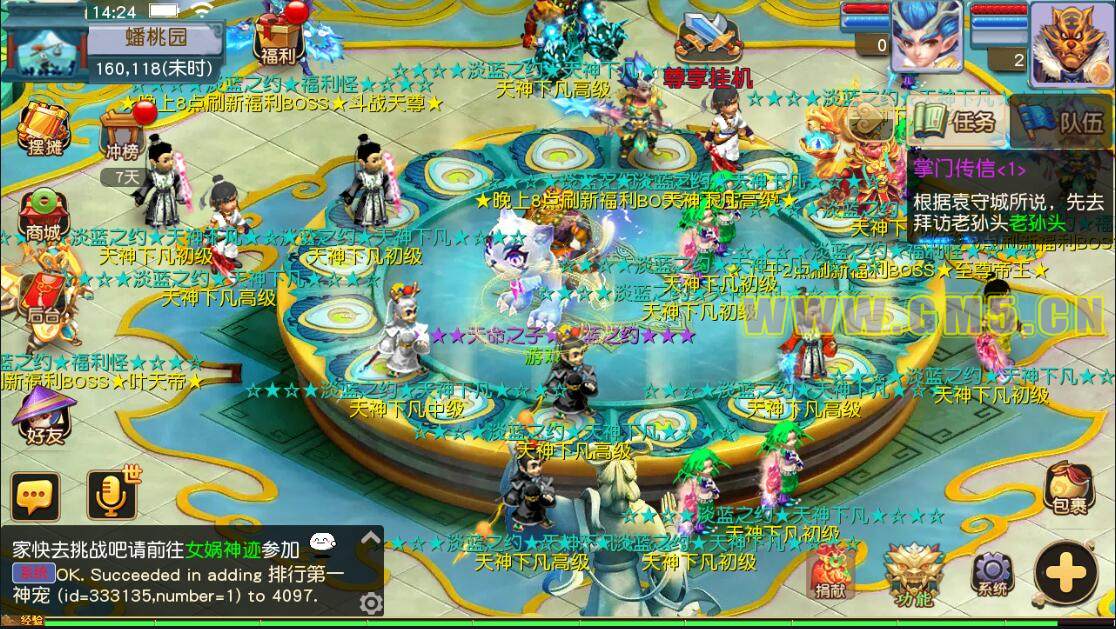The height and width of the screenshot is (629, 1116).
Task: Expand the chat log with the up arrow
Action: (x=370, y=539)
